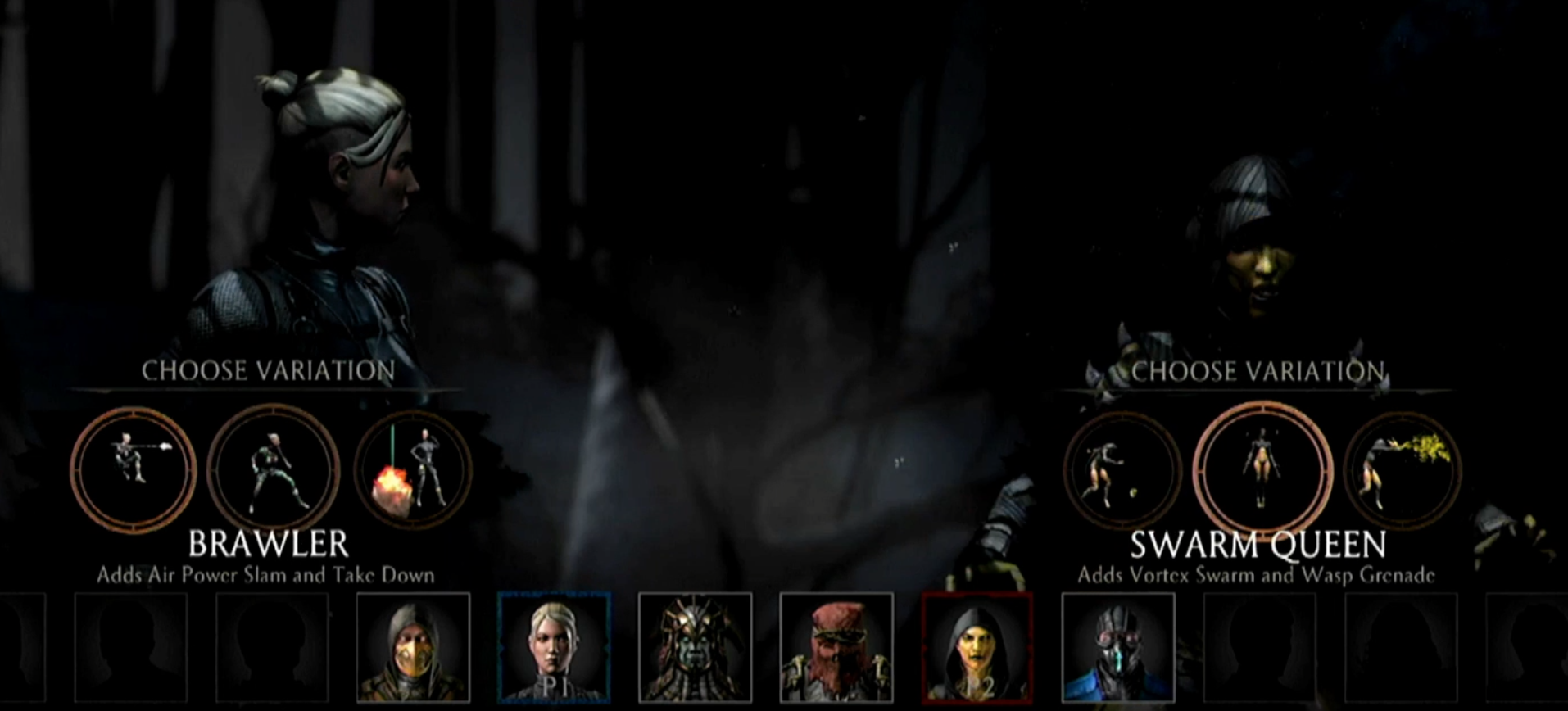Pick D'Vorah's yellow swarm-spray variation icon
1568x711 pixels.
tap(1403, 471)
